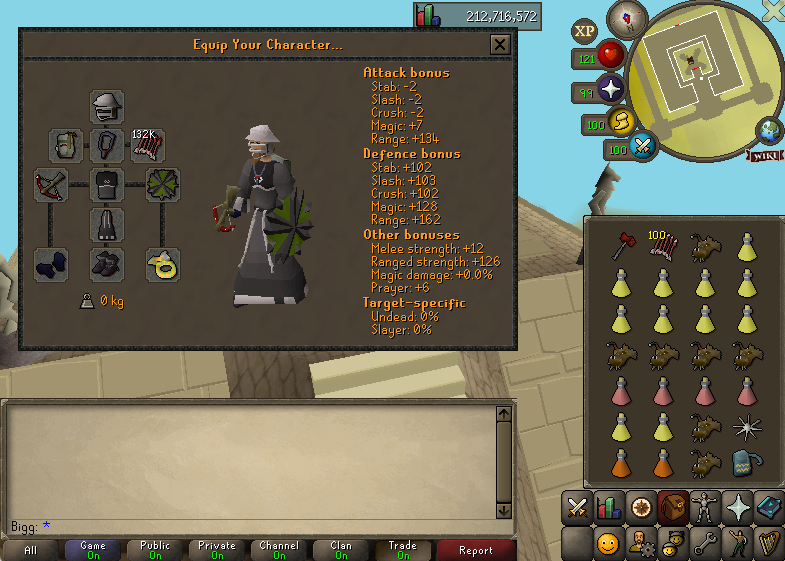Screen dimensions: 785x561
Task: Open the Report button in chat
Action: [475, 550]
